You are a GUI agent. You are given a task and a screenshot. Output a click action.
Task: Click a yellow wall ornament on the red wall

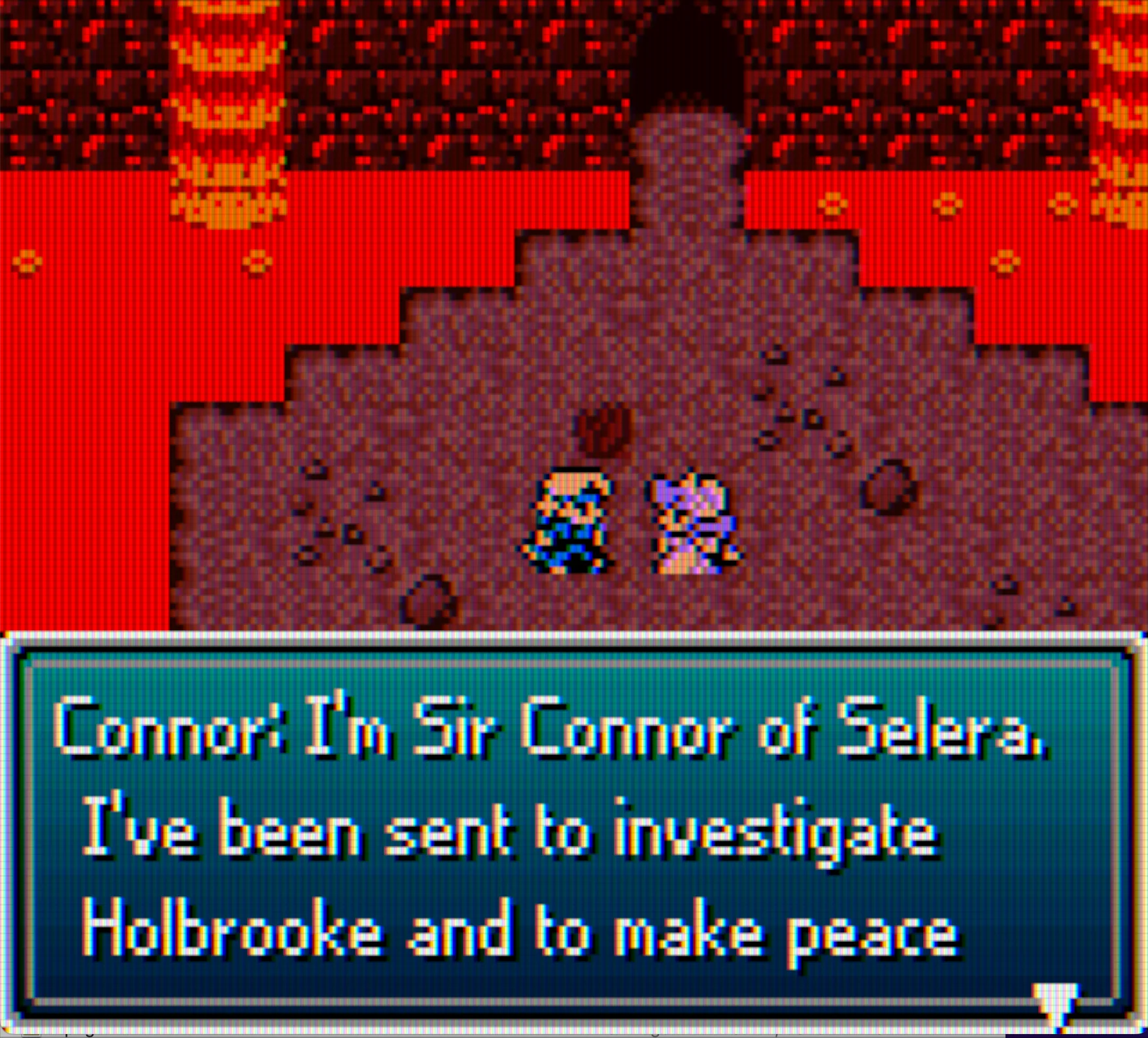(830, 206)
